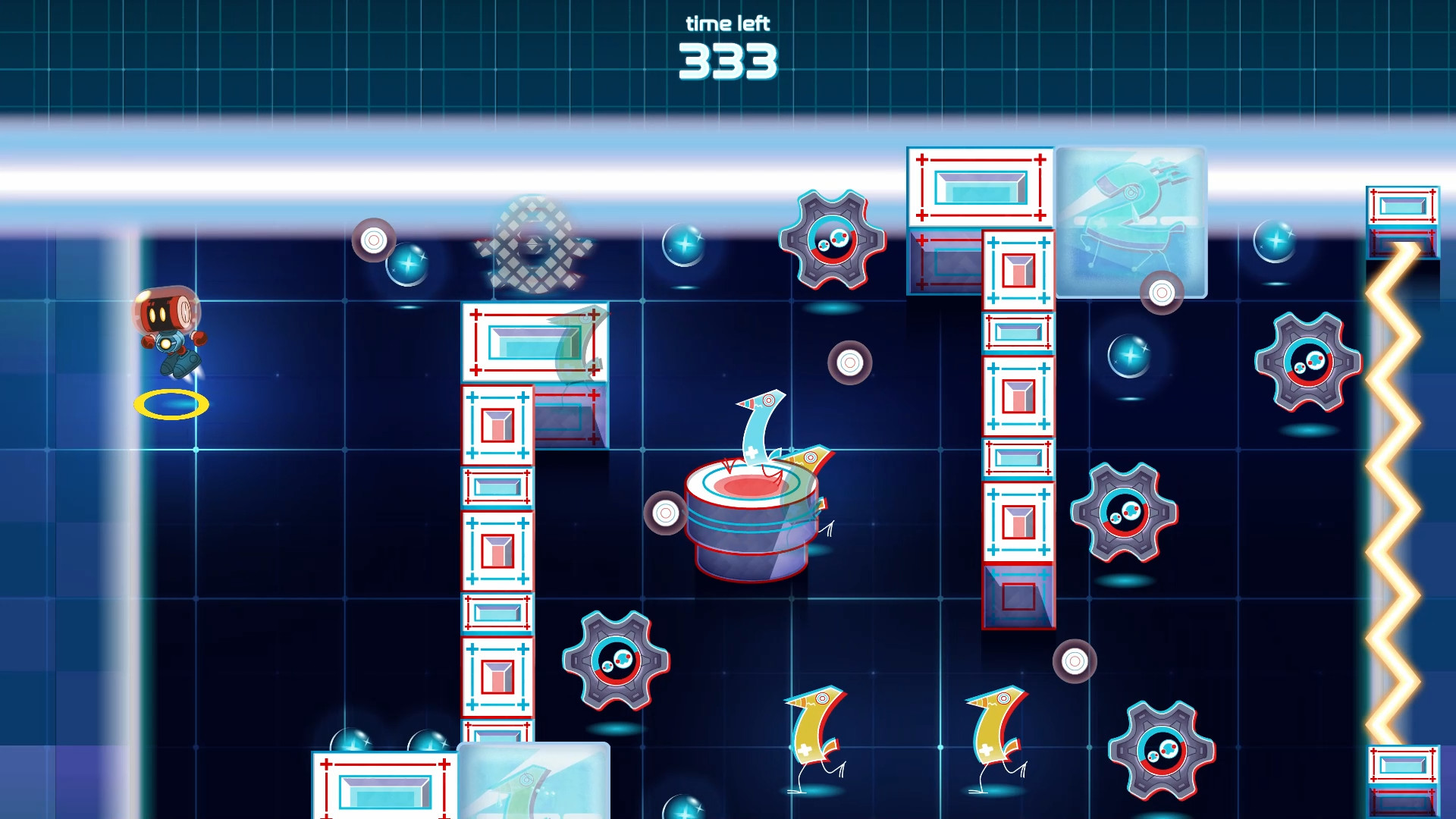The image size is (1456, 819).
Task: Click the time left 333 counter
Action: click(x=727, y=45)
